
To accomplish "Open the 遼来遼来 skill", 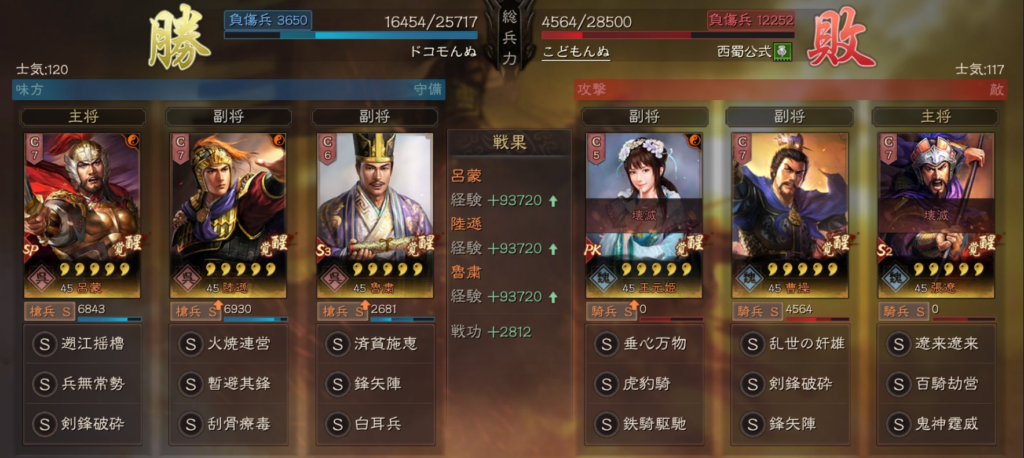I will pyautogui.click(x=936, y=343).
